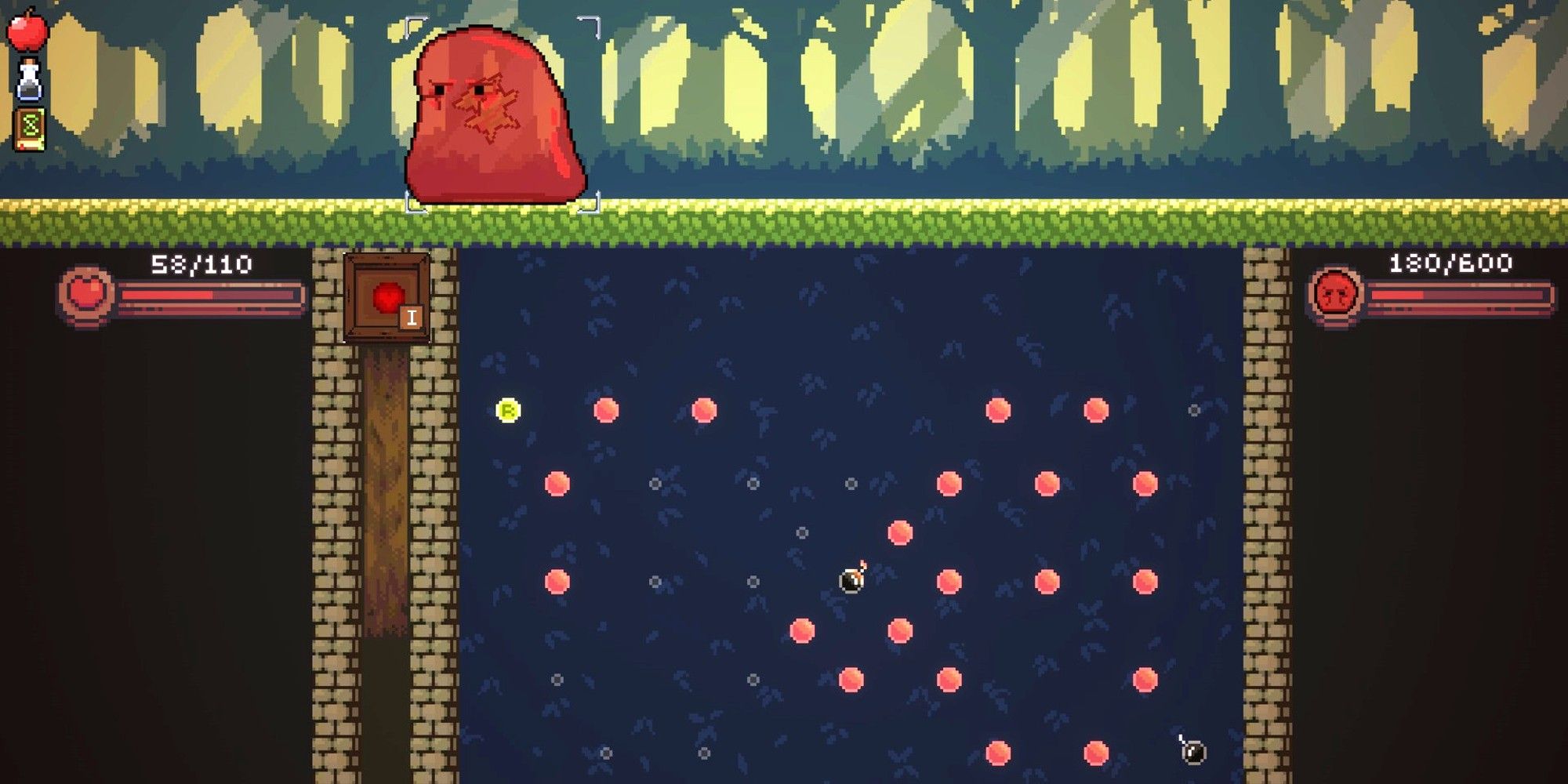Click a red orb projectile in the arena
Screen dimensions: 1568x784
pos(605,409)
